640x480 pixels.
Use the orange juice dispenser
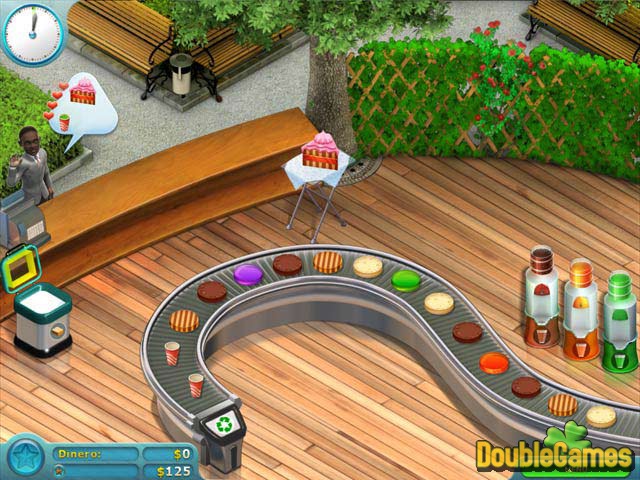pyautogui.click(x=581, y=308)
